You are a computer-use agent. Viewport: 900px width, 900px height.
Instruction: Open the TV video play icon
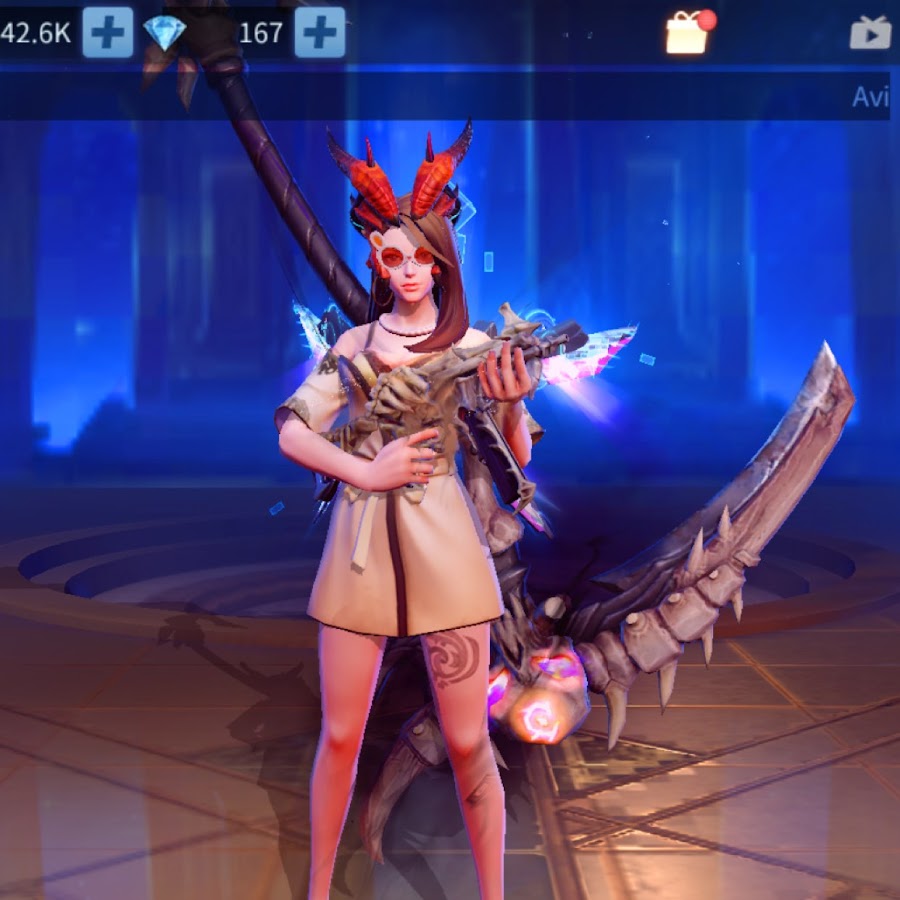(870, 33)
